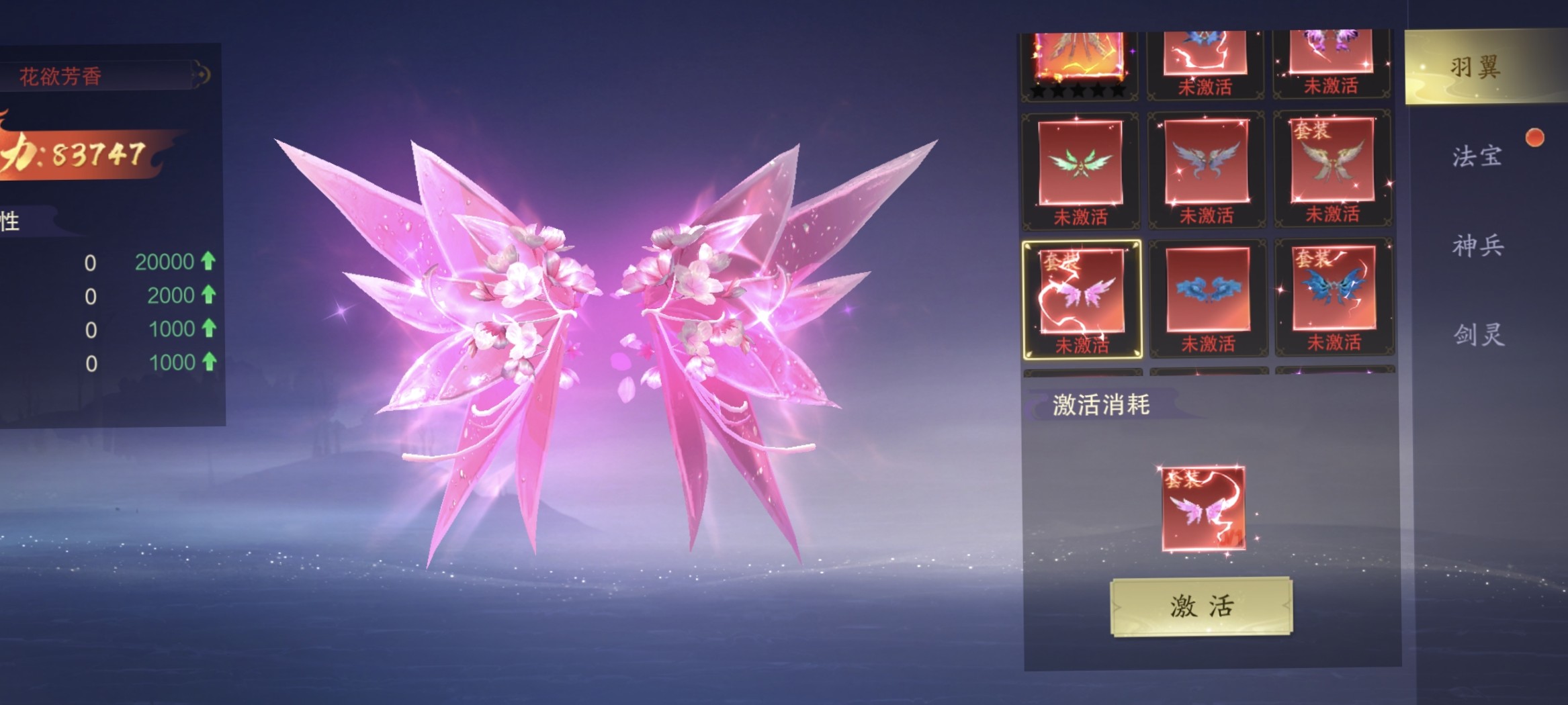Switch to the 羽翼 wings tab

[x=1475, y=67]
